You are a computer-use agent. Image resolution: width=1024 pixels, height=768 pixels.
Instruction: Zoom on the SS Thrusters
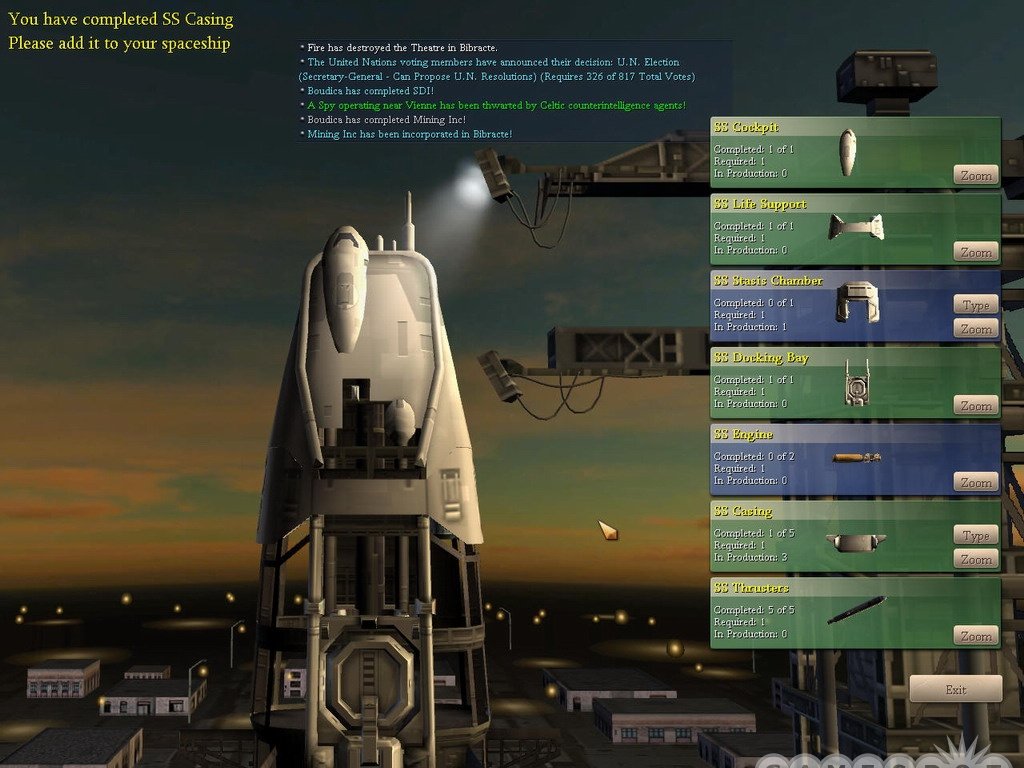point(976,636)
